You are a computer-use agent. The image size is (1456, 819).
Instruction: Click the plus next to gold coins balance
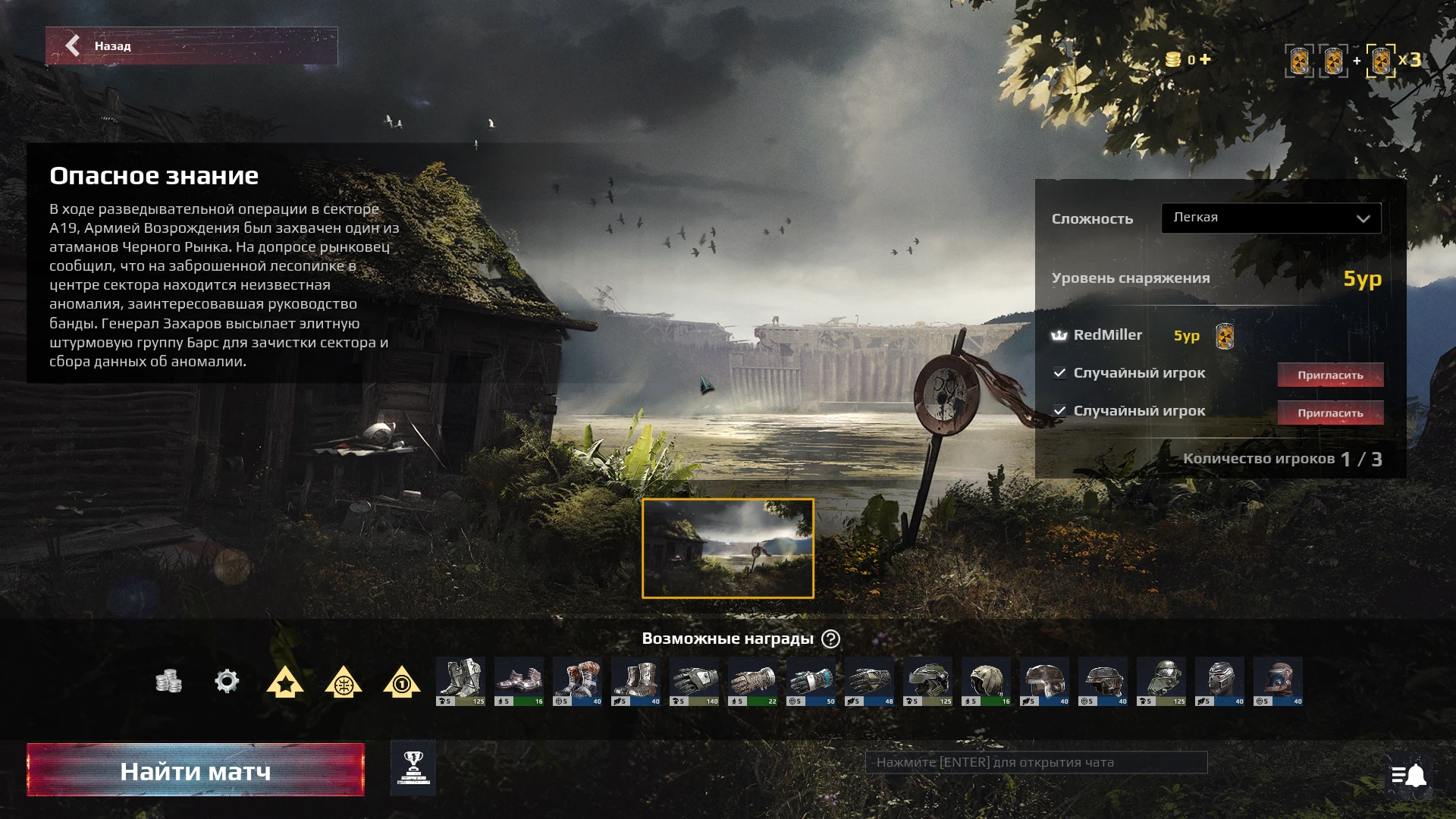(x=1204, y=60)
